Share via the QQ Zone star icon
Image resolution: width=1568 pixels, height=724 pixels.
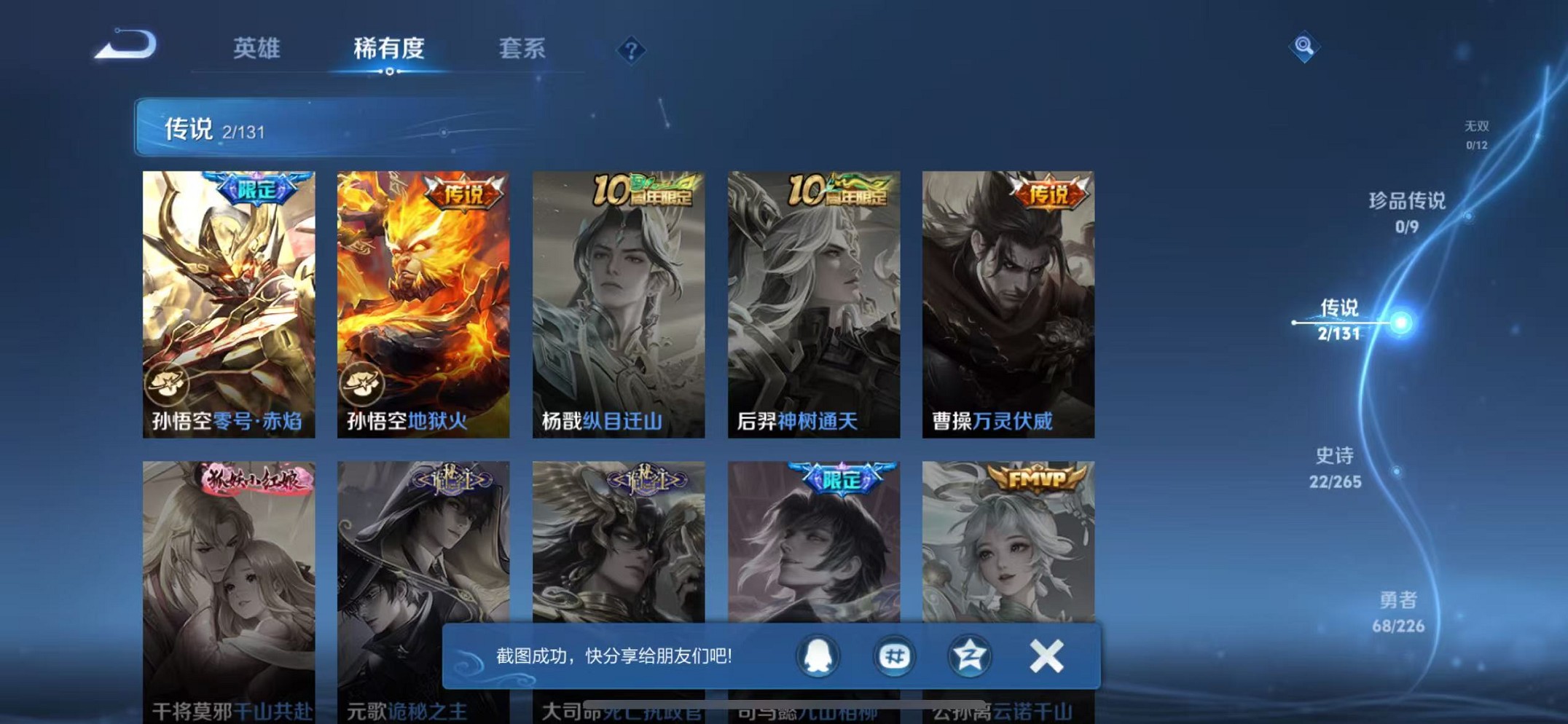tap(969, 656)
